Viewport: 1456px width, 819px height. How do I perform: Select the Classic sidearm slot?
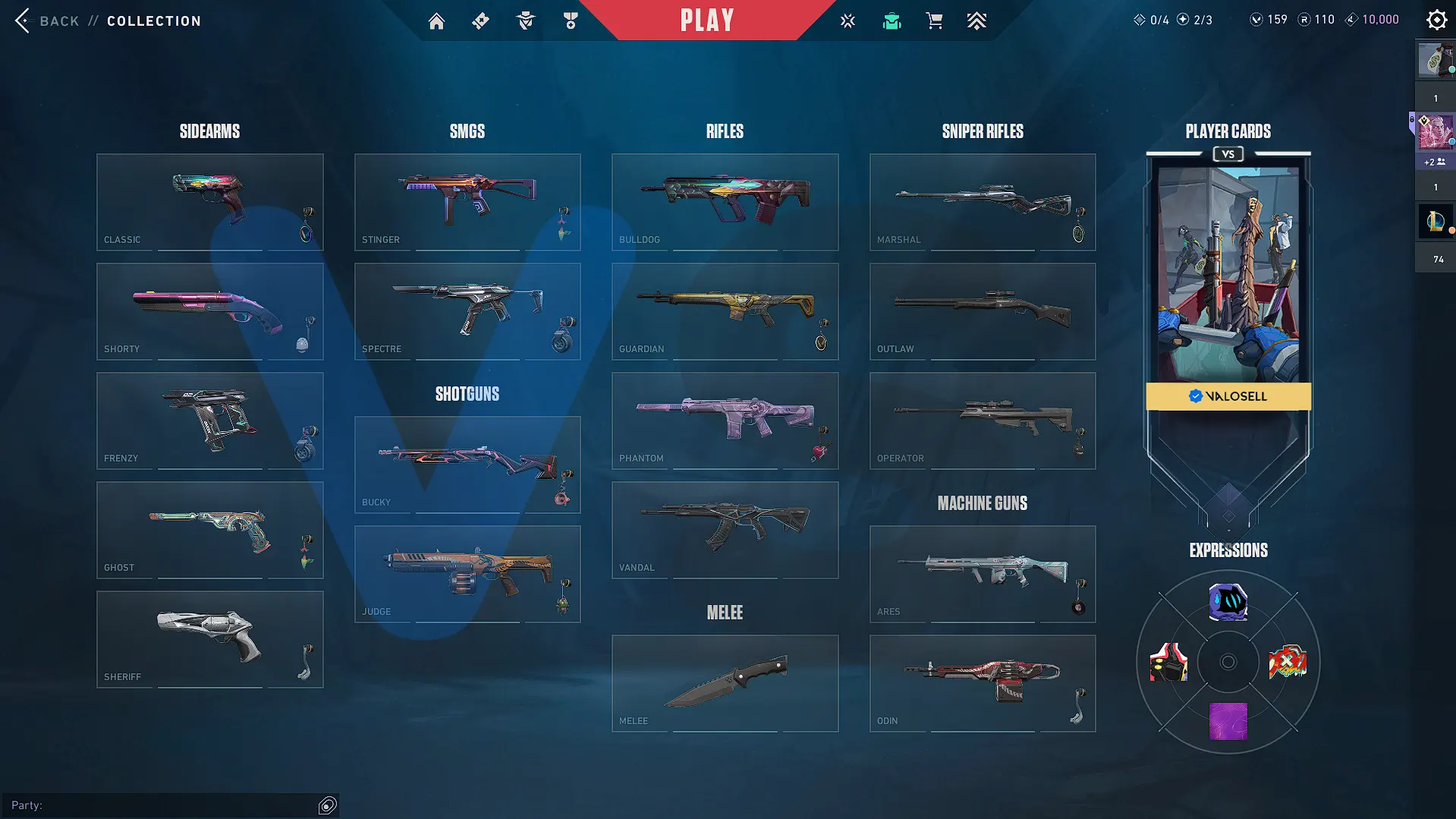(209, 202)
